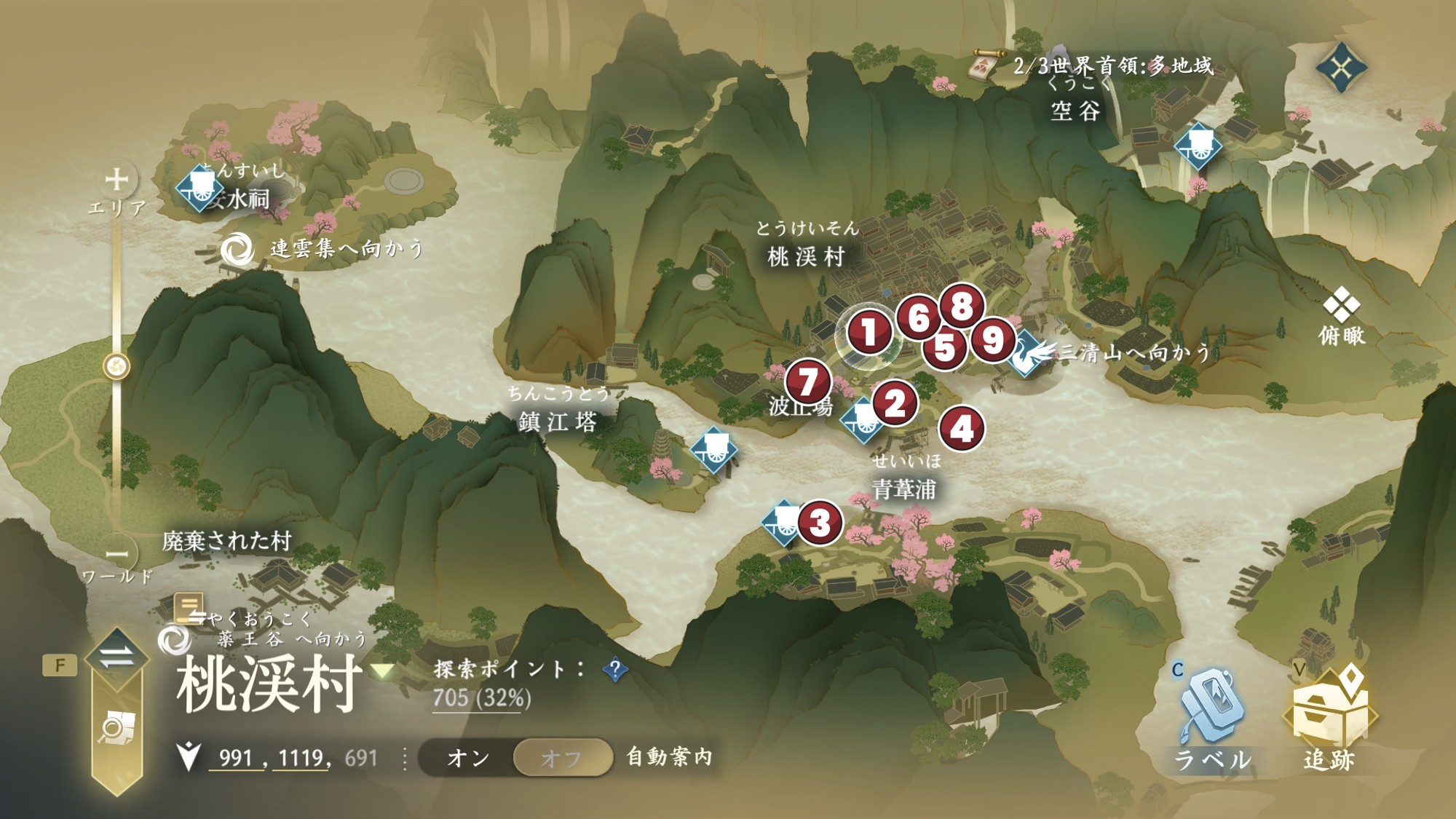Open the 世界首領 world boss quest tracker
Image resolution: width=1456 pixels, height=819 pixels.
984,66
